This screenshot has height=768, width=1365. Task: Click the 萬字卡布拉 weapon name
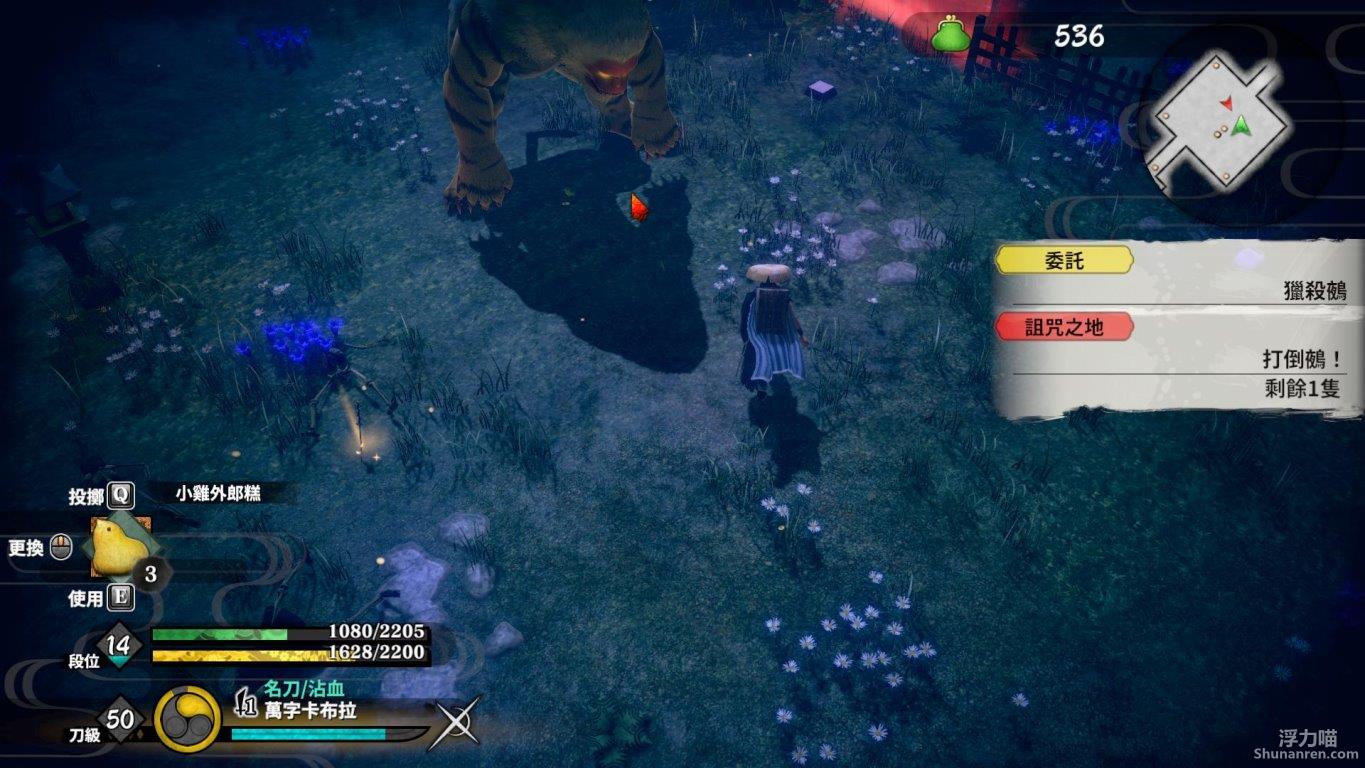click(310, 711)
